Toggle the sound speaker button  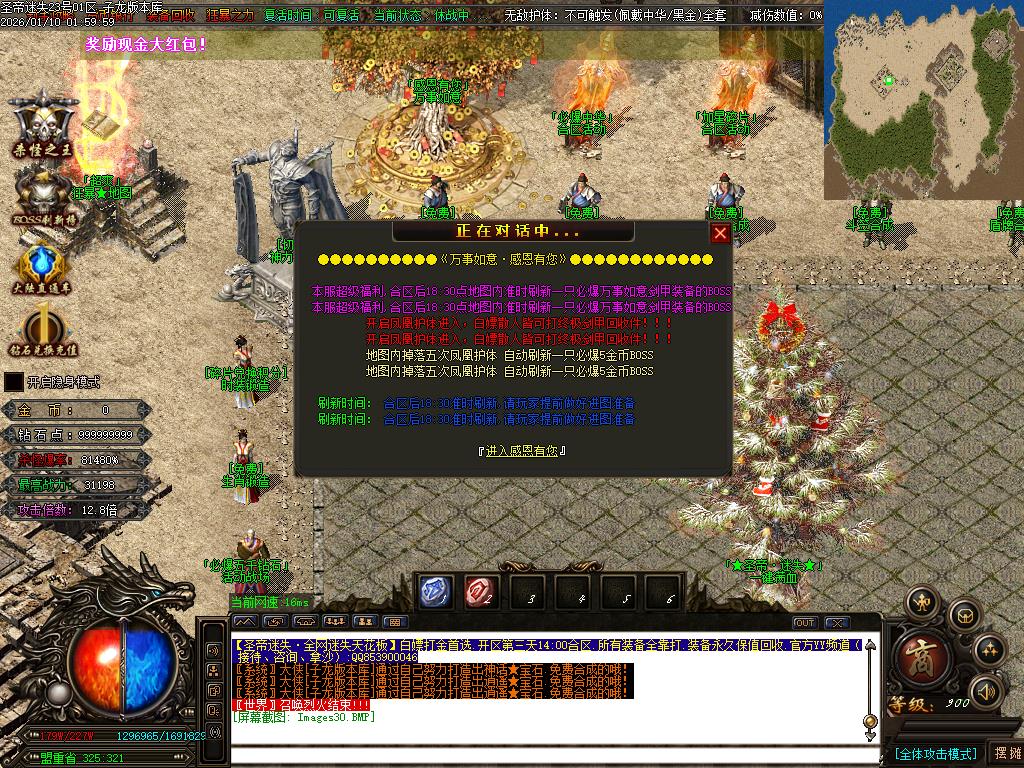[x=986, y=691]
